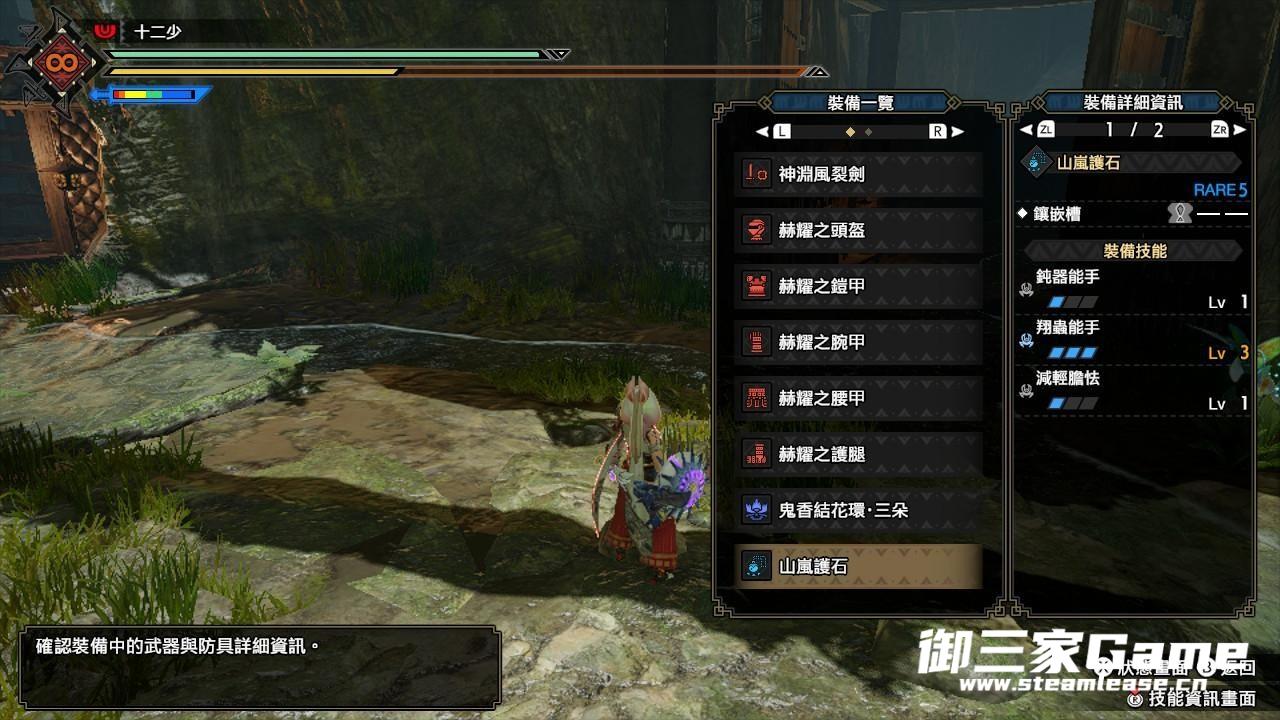Show previous equipment detail page
Viewport: 1280px width, 720px height.
pyautogui.click(x=1025, y=129)
